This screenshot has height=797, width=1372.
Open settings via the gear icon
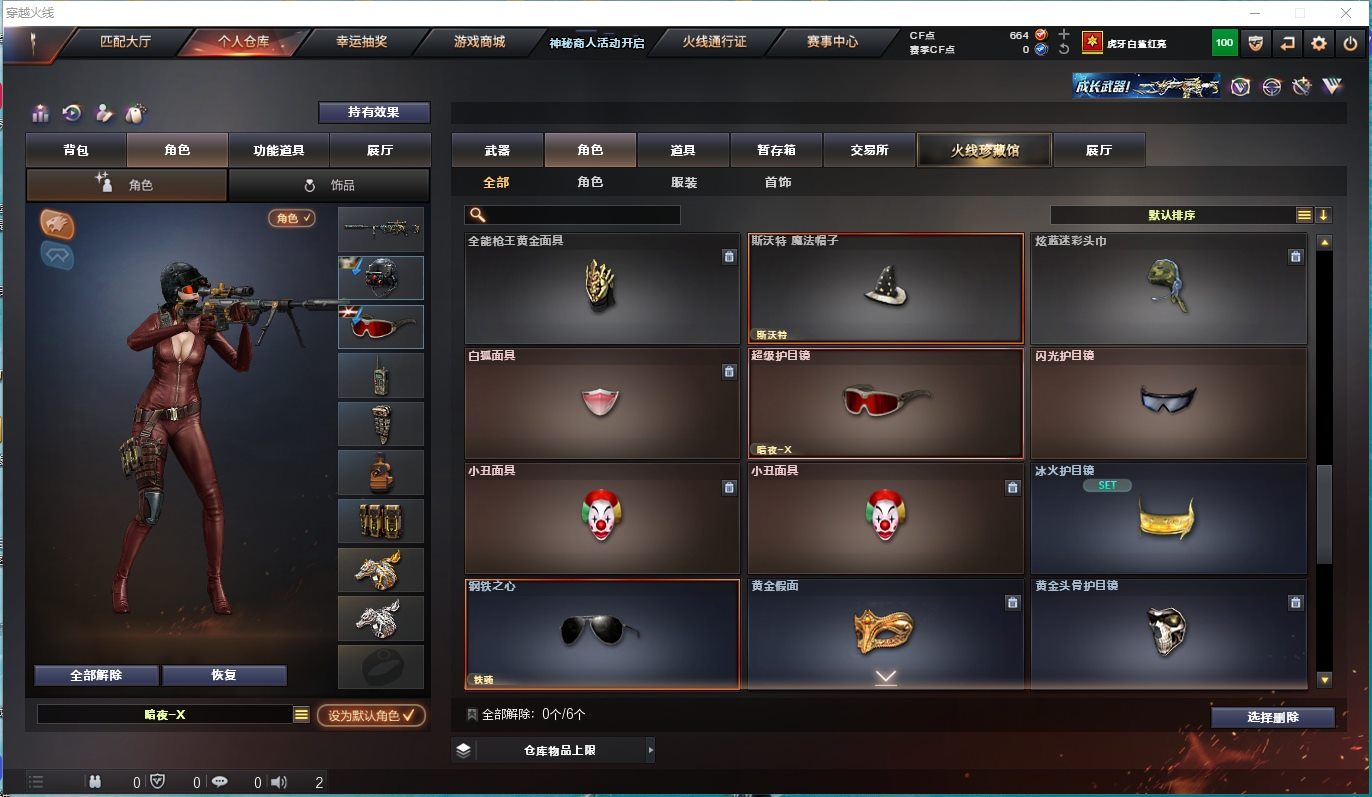click(x=1319, y=43)
